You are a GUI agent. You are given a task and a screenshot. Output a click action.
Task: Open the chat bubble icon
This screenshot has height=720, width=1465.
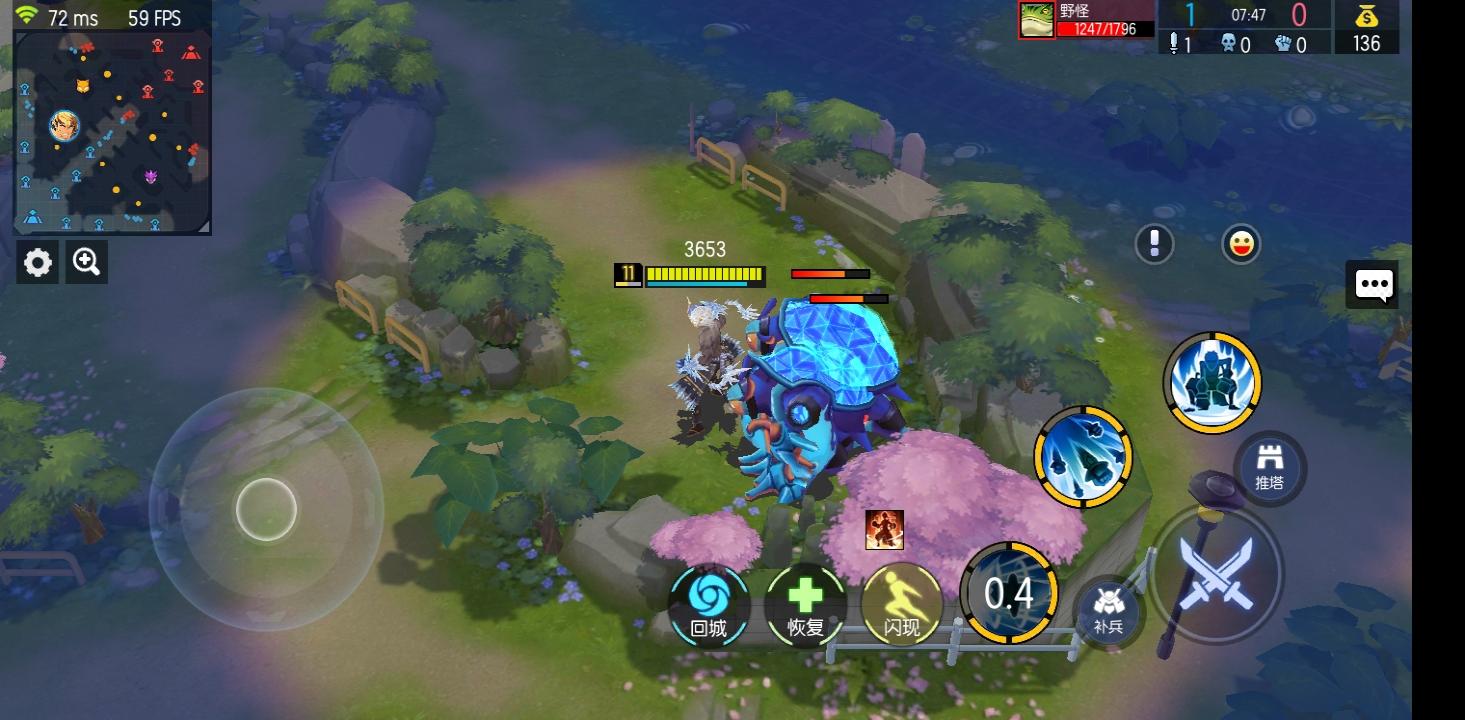pos(1374,285)
